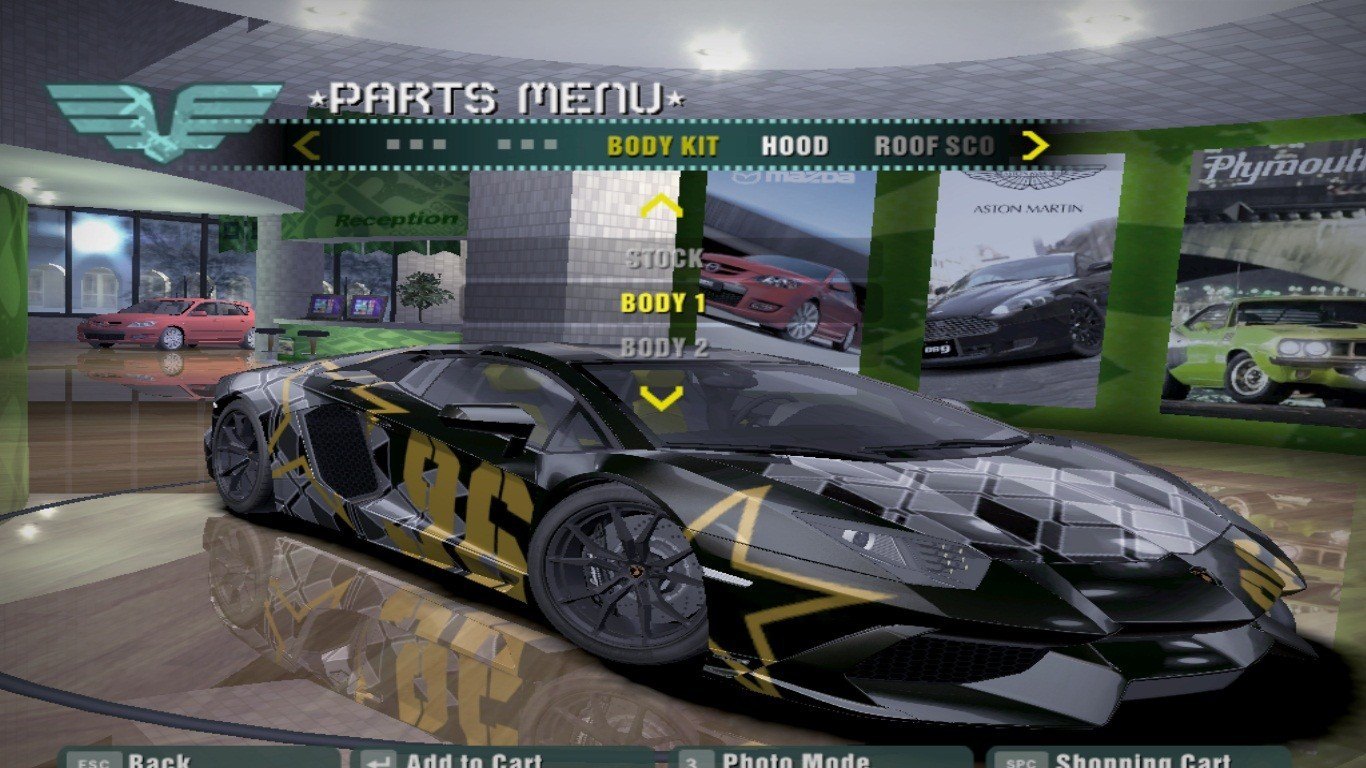
Task: Select the Body Kit category
Action: point(662,146)
